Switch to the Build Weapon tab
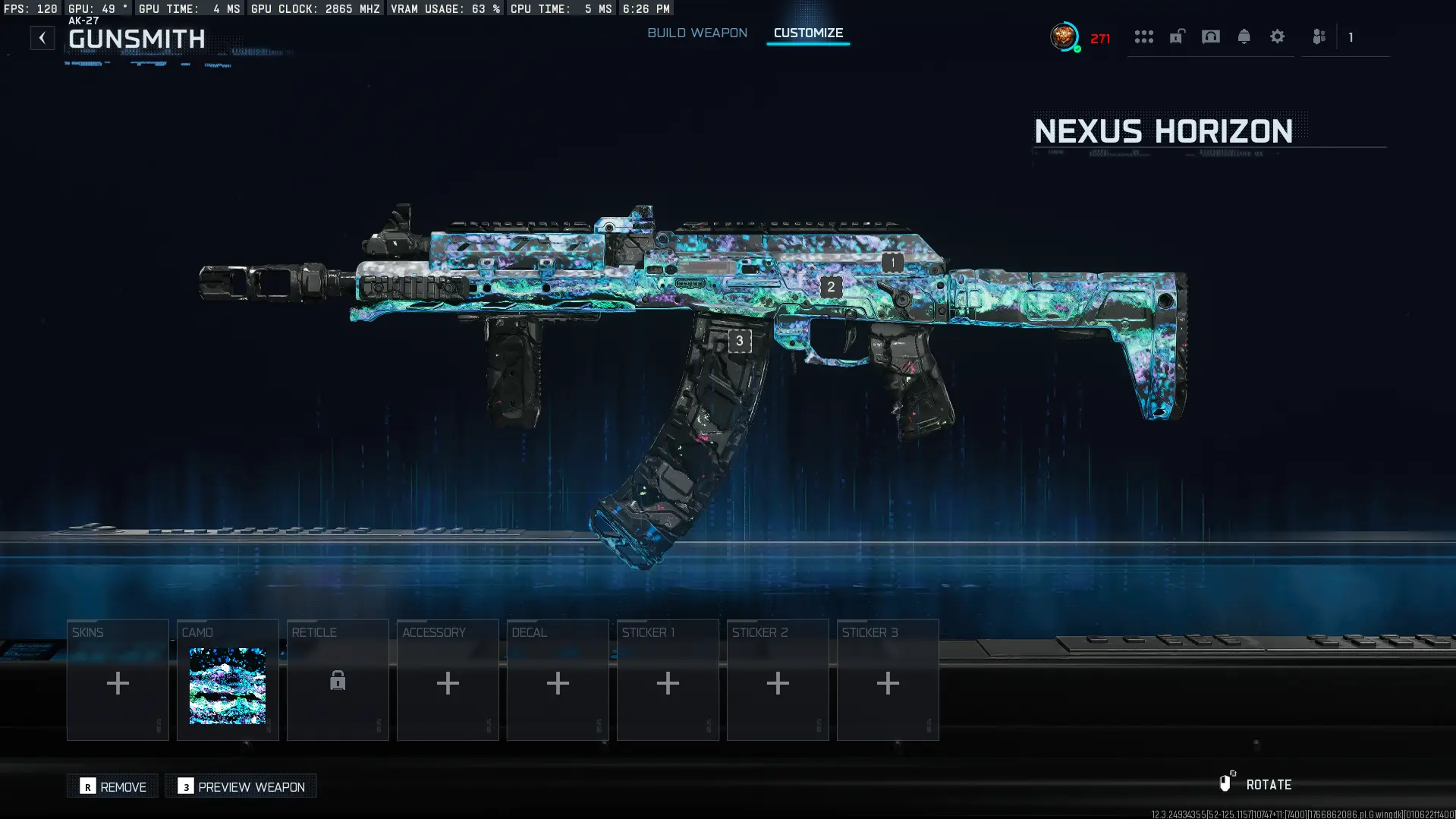Viewport: 1456px width, 819px height. tap(697, 33)
